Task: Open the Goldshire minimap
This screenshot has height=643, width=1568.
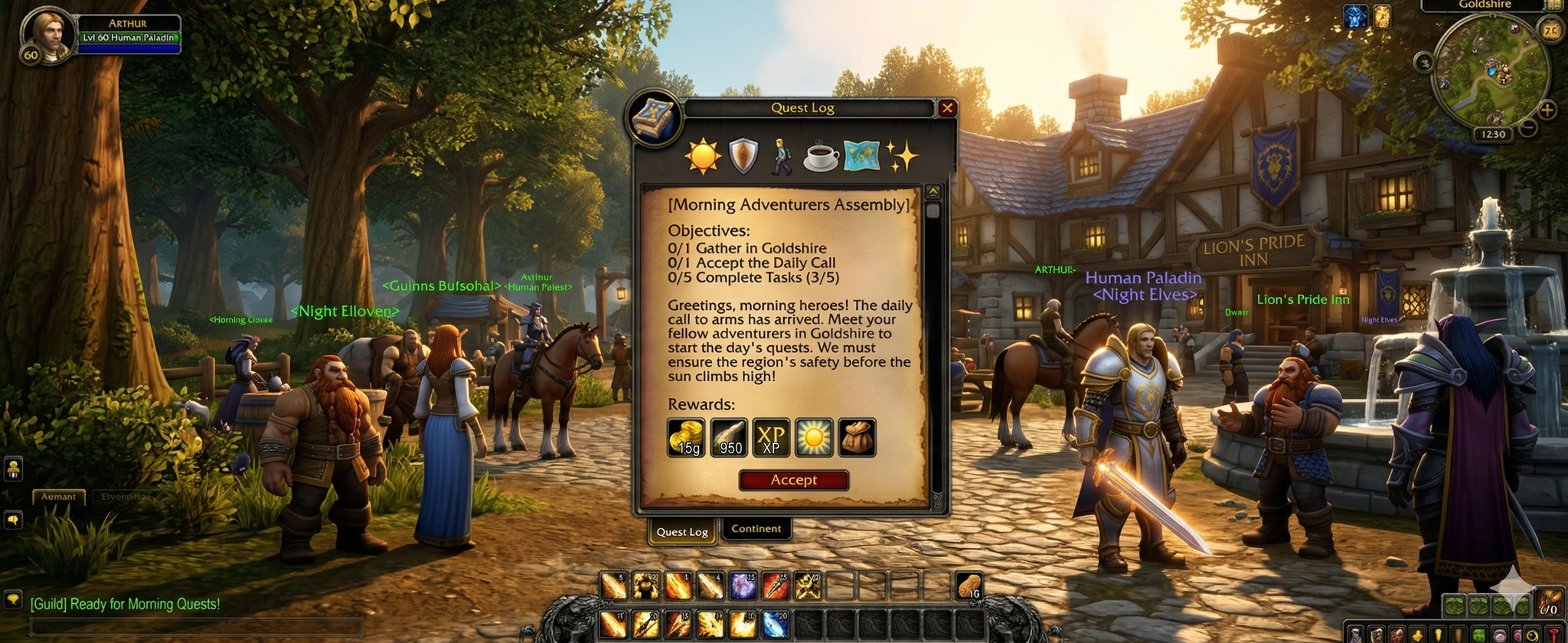Action: 1490,70
